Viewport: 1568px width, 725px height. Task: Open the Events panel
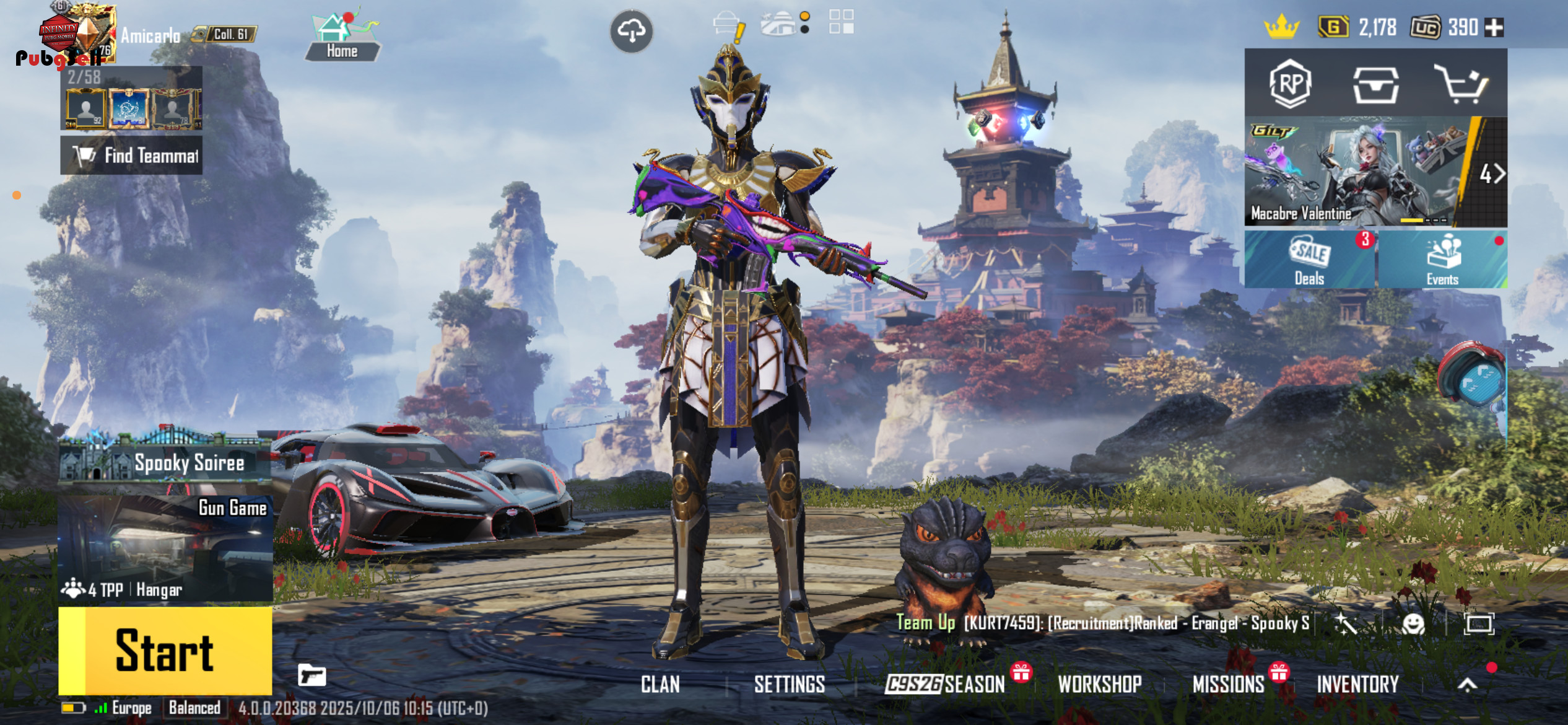pyautogui.click(x=1442, y=260)
